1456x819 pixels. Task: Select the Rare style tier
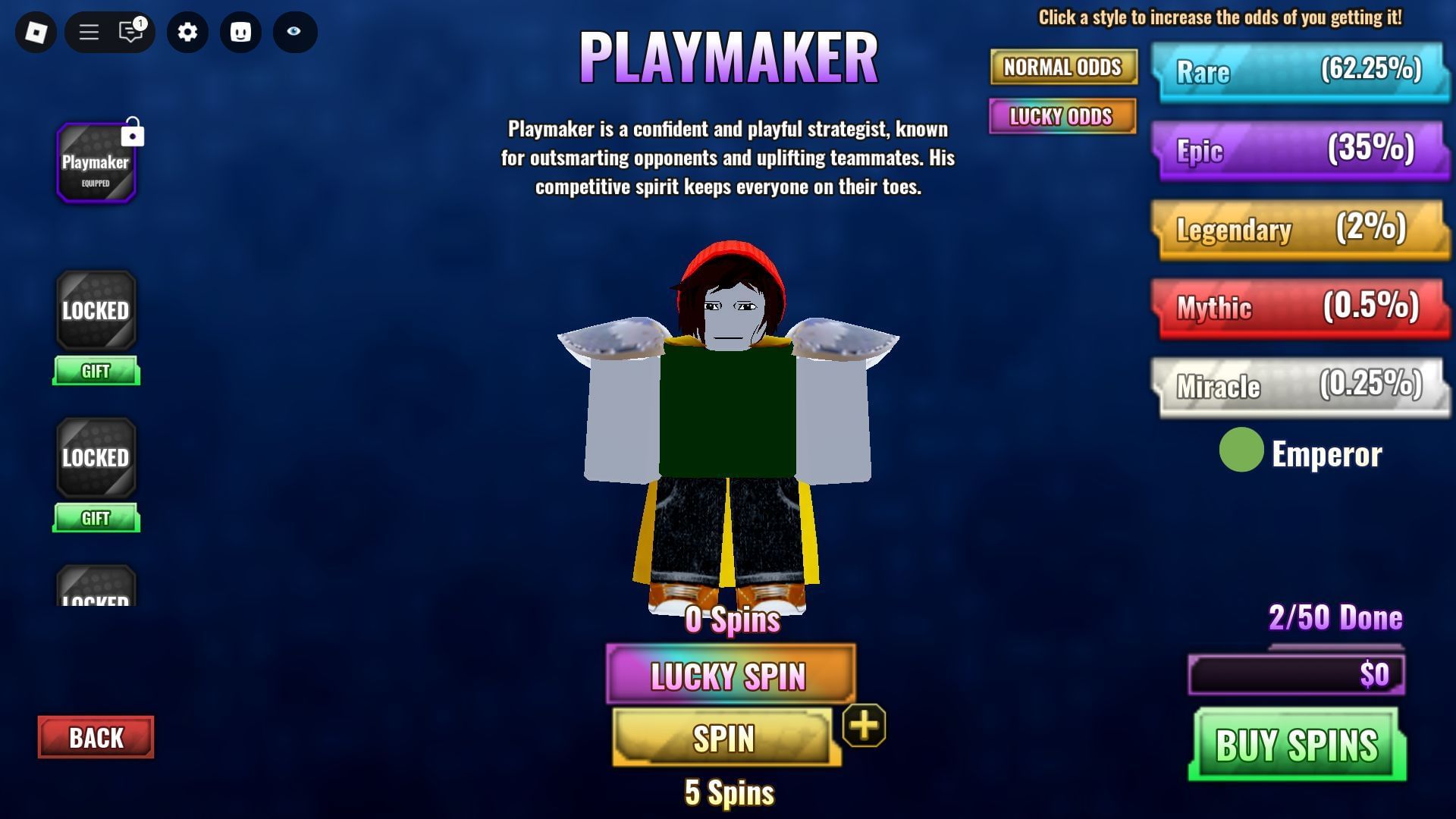click(1299, 71)
